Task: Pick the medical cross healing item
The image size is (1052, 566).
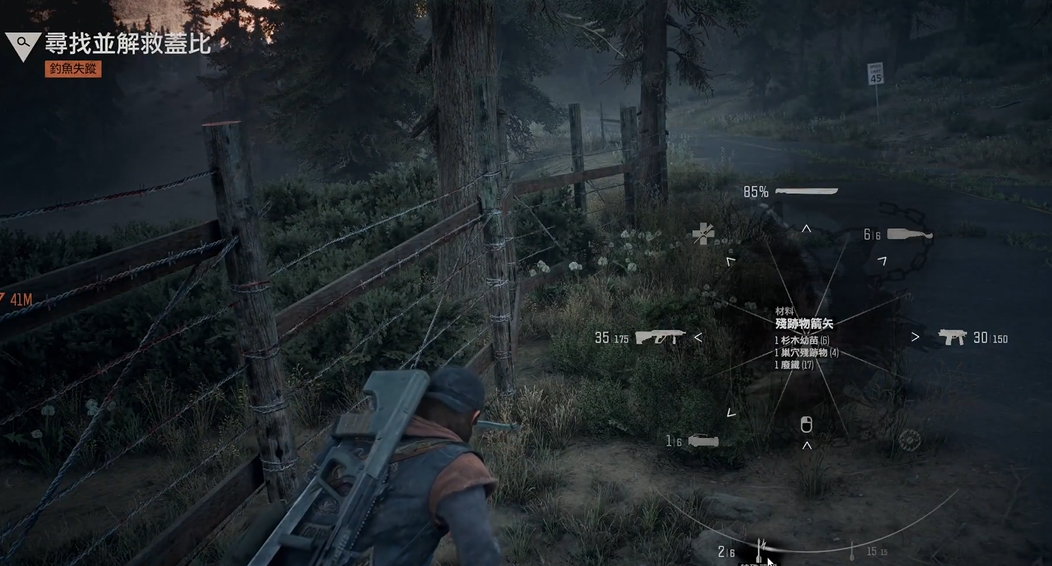Action: [704, 234]
